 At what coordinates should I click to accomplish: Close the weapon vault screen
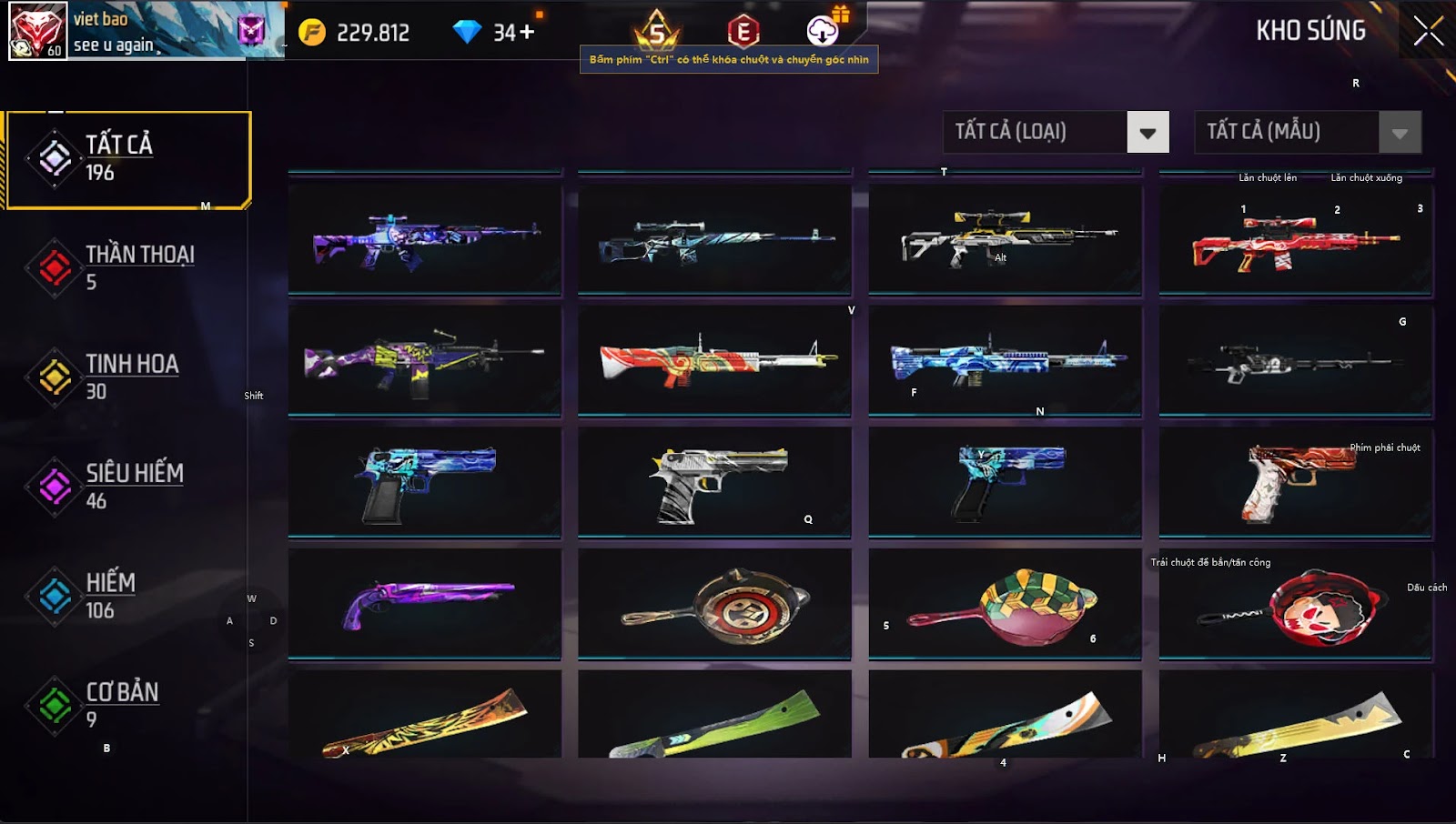click(x=1428, y=31)
